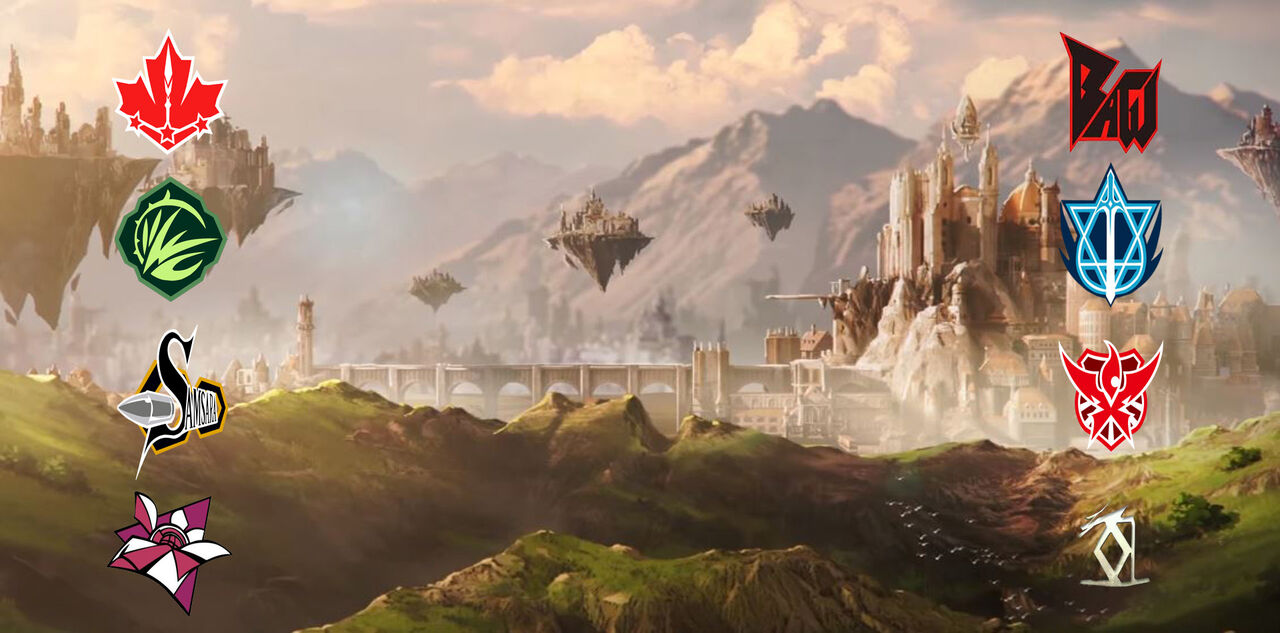This screenshot has height=633, width=1280.
Task: Select the blue trident star emblem
Action: (x=1110, y=236)
